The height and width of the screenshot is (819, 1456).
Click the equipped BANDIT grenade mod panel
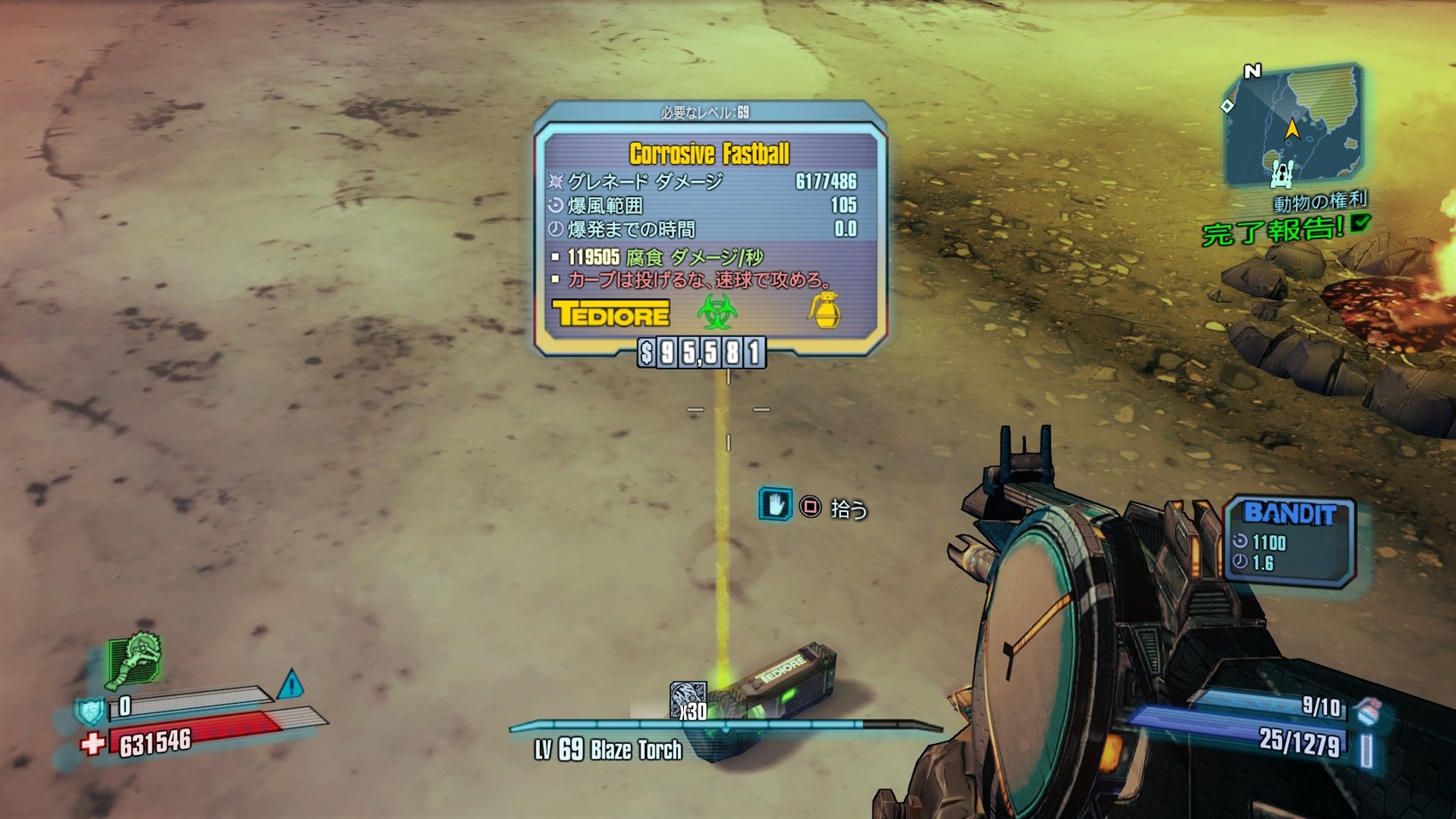[x=1289, y=542]
